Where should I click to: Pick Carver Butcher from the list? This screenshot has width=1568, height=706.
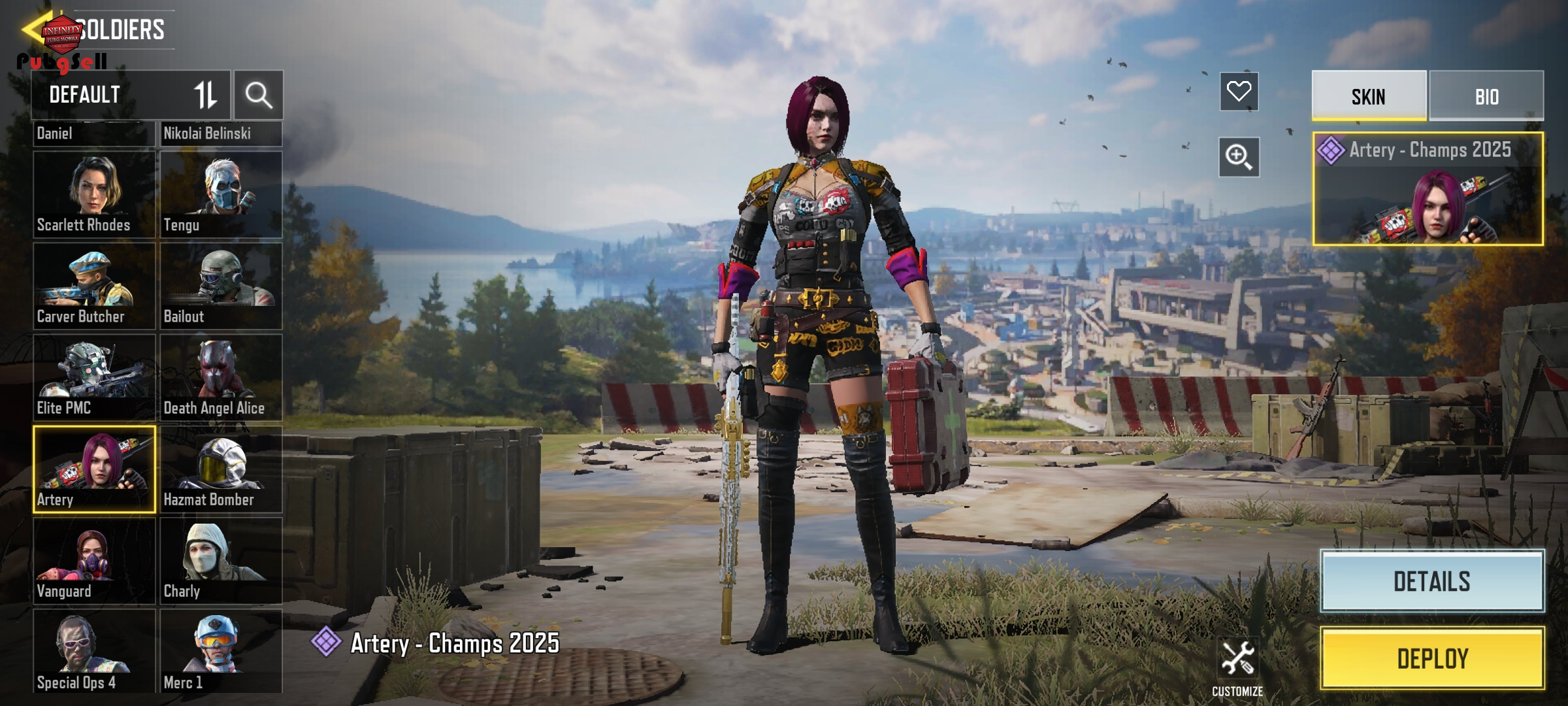(x=94, y=286)
